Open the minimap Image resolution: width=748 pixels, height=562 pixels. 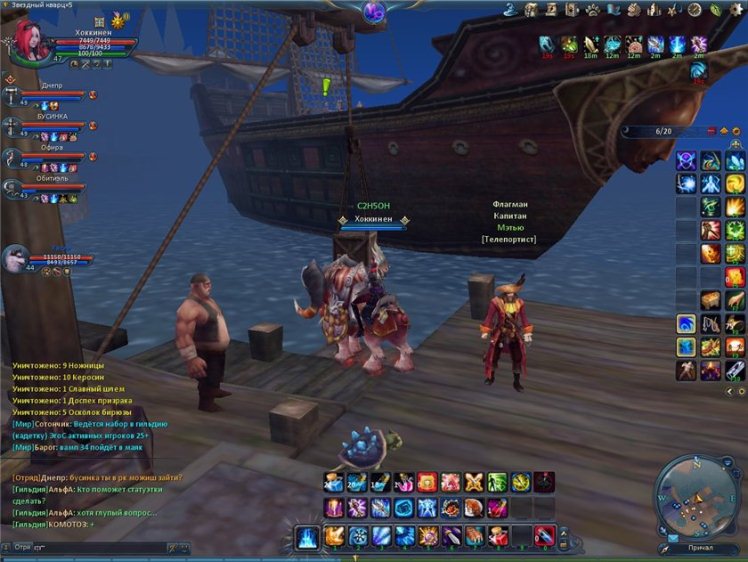(x=697, y=496)
